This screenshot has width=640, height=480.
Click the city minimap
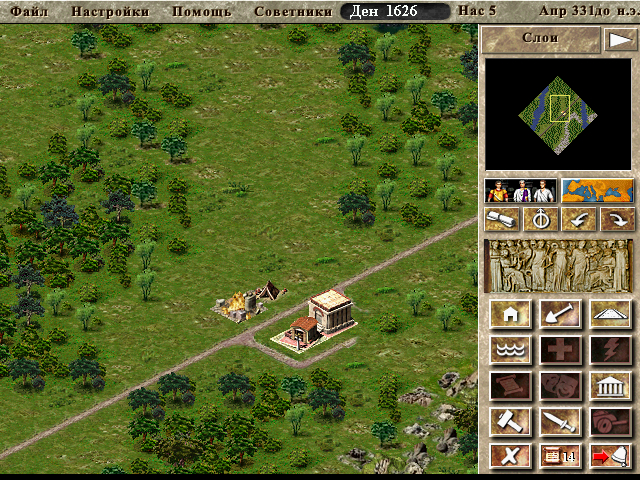[559, 114]
